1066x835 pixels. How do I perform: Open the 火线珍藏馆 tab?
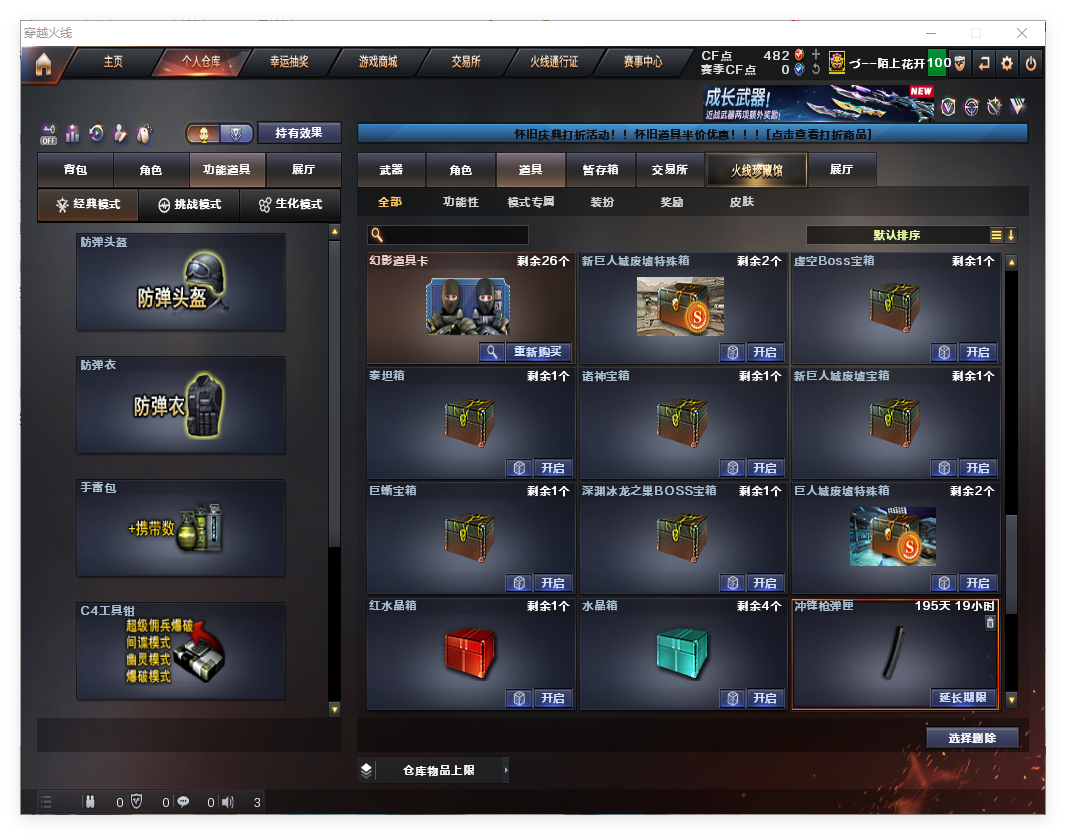click(757, 170)
